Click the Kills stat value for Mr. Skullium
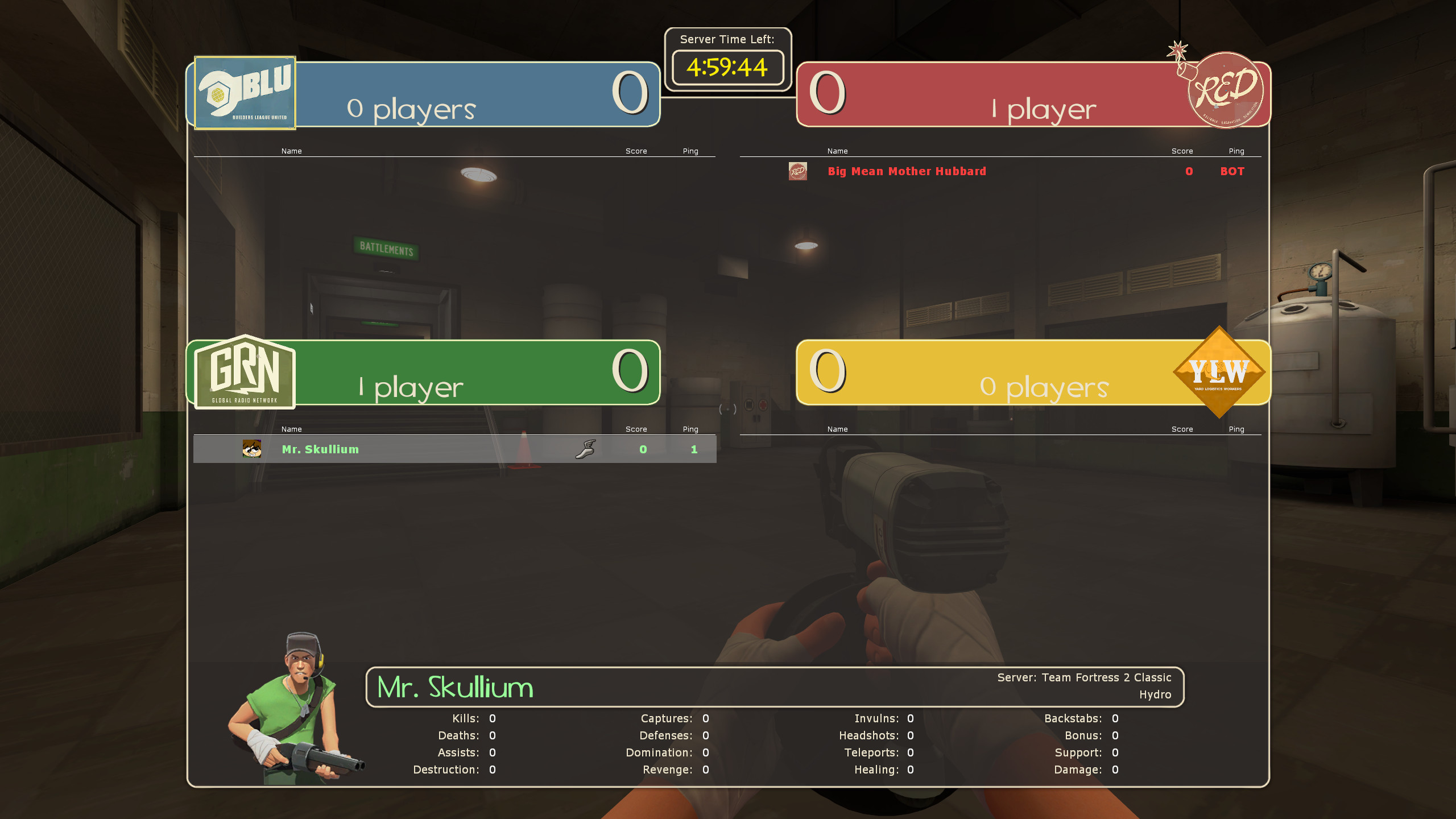The height and width of the screenshot is (819, 1456). [491, 718]
